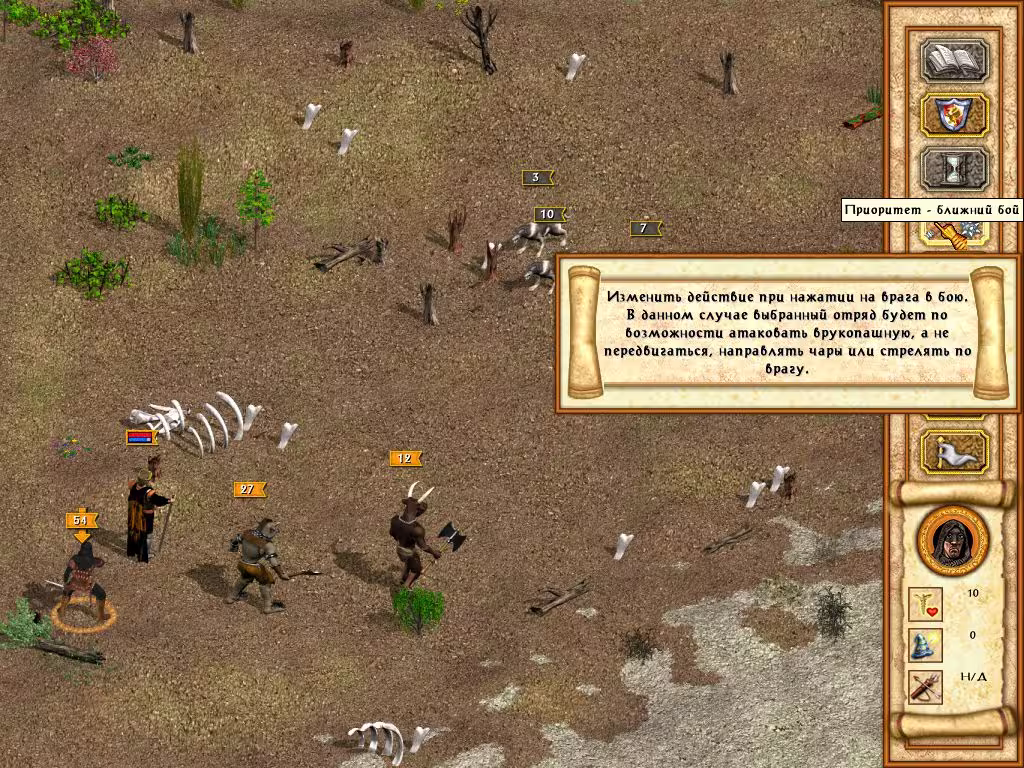Viewport: 1024px width, 768px height.
Task: Open the spellbook
Action: 953,61
